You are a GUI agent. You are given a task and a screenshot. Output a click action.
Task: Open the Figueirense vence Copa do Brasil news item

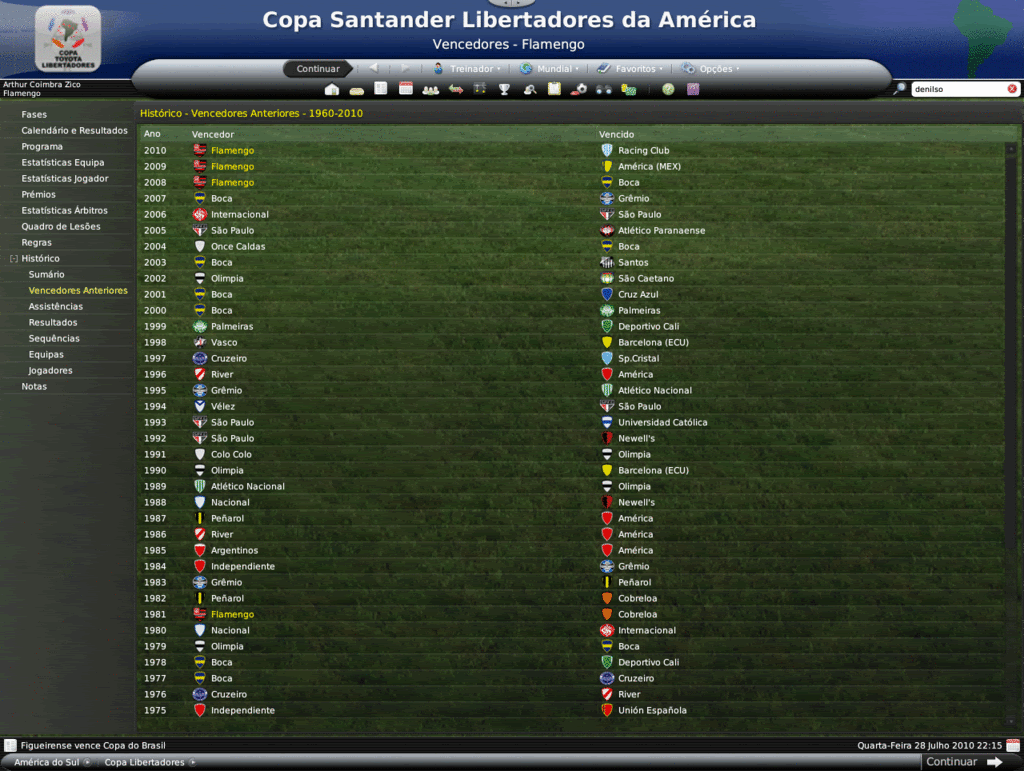[93, 746]
